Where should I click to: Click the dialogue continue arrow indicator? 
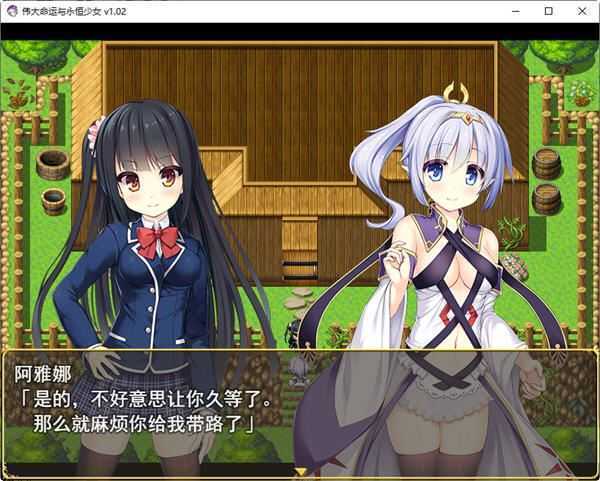(x=300, y=469)
